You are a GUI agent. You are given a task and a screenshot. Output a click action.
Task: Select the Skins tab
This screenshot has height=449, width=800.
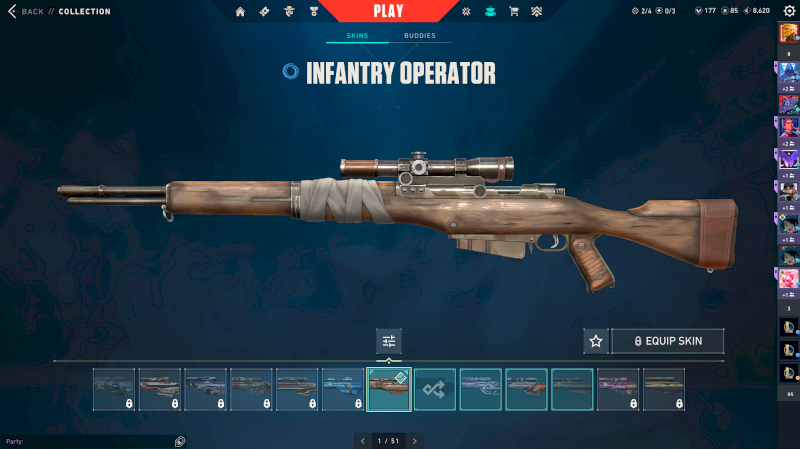pyautogui.click(x=357, y=36)
